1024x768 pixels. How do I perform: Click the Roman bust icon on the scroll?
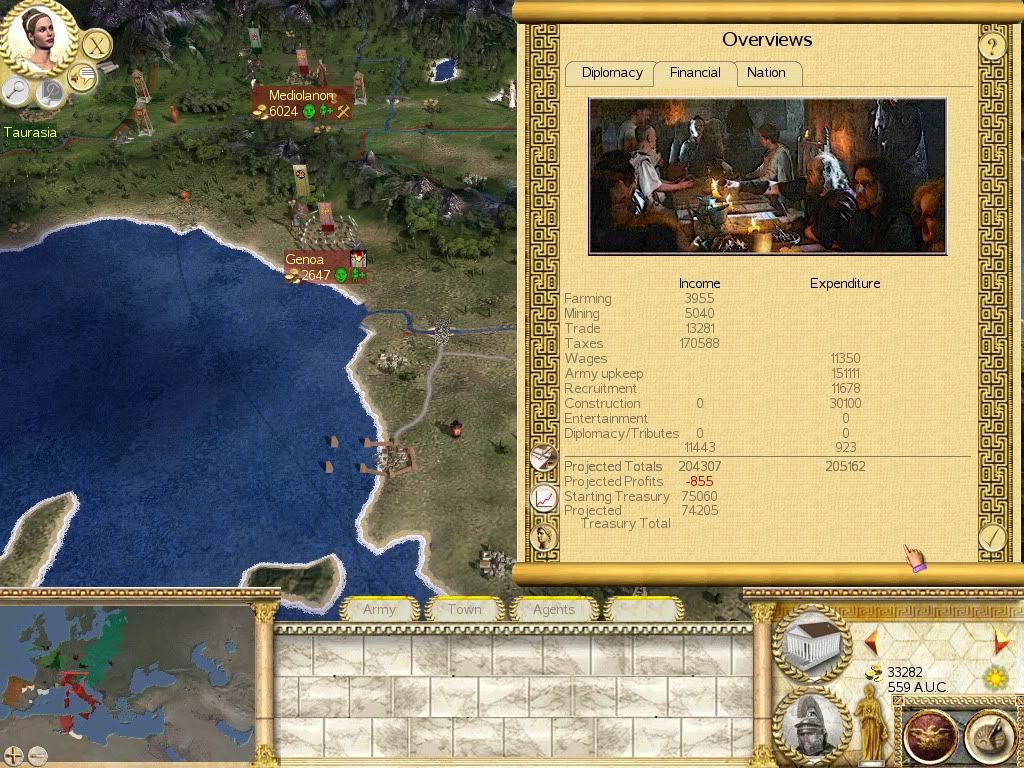tap(543, 537)
